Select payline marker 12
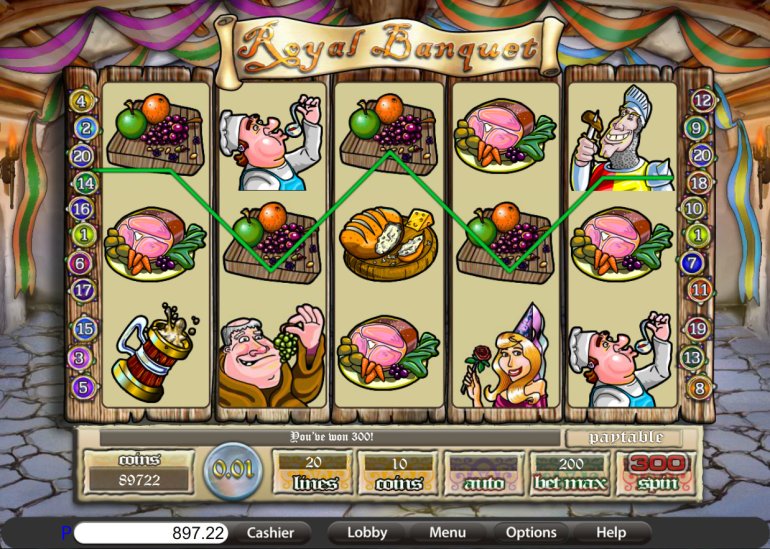770x549 pixels. [x=701, y=100]
